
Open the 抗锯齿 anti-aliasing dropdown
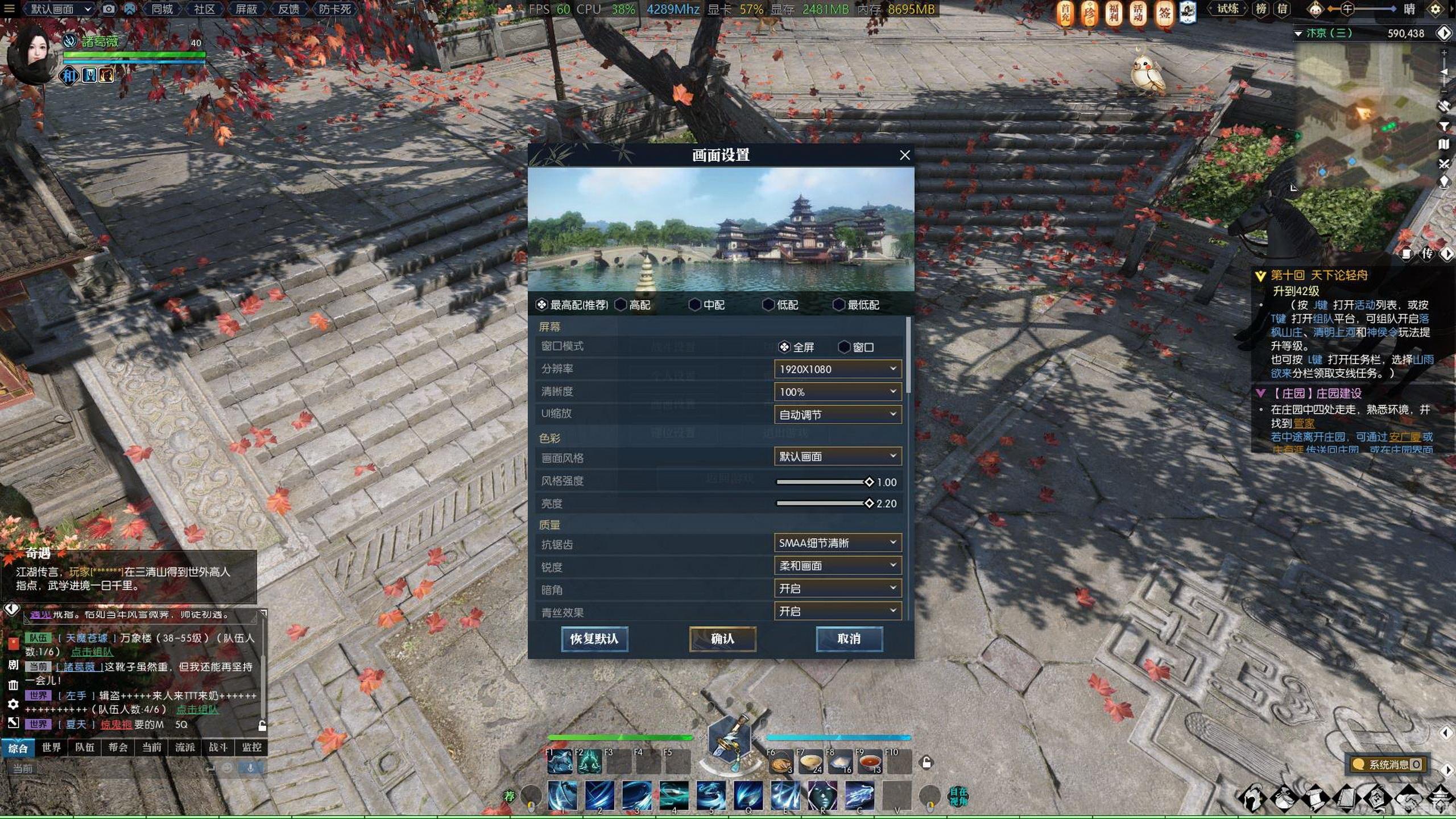coord(837,543)
